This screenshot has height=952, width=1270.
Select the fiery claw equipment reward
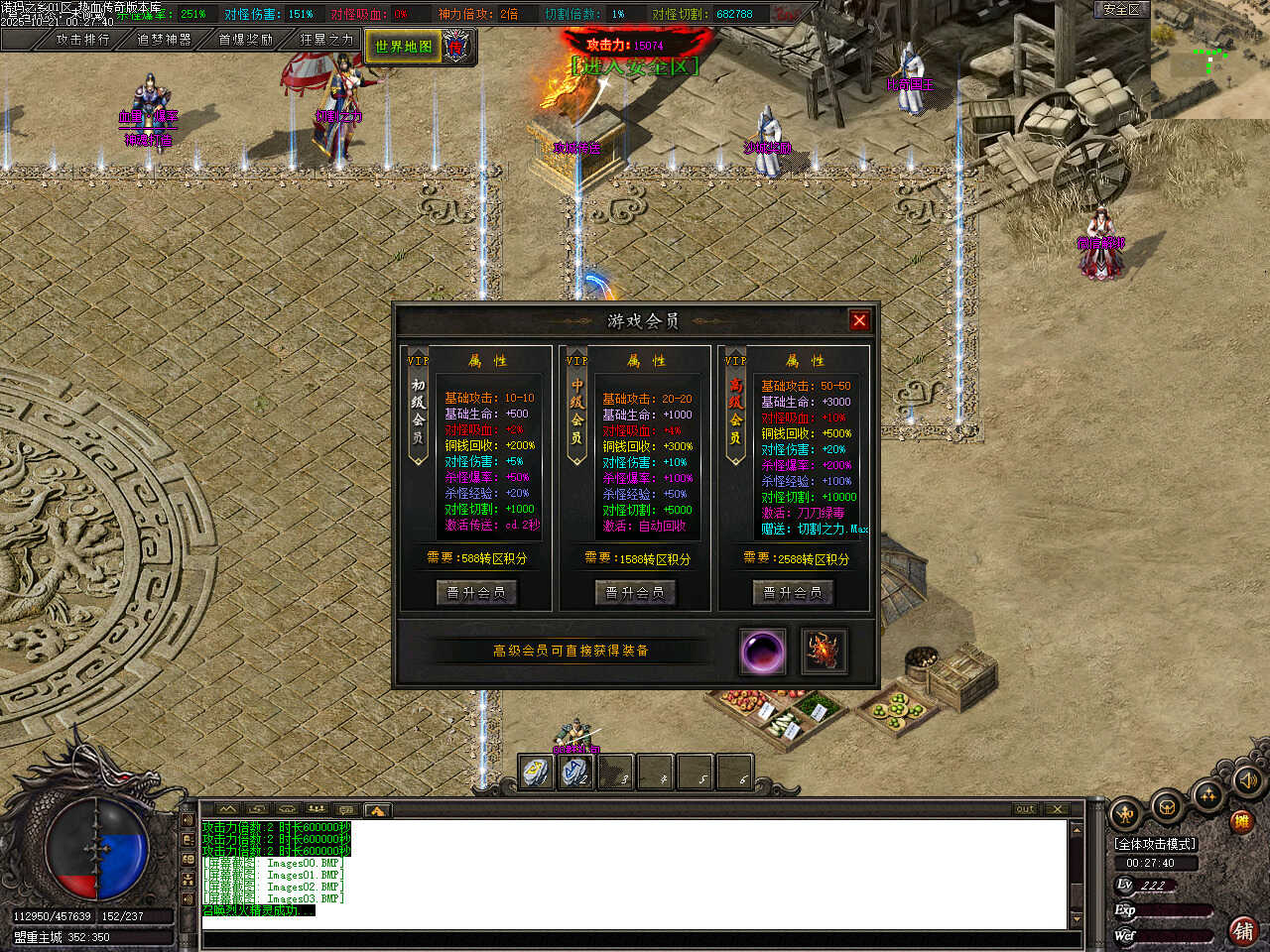824,652
